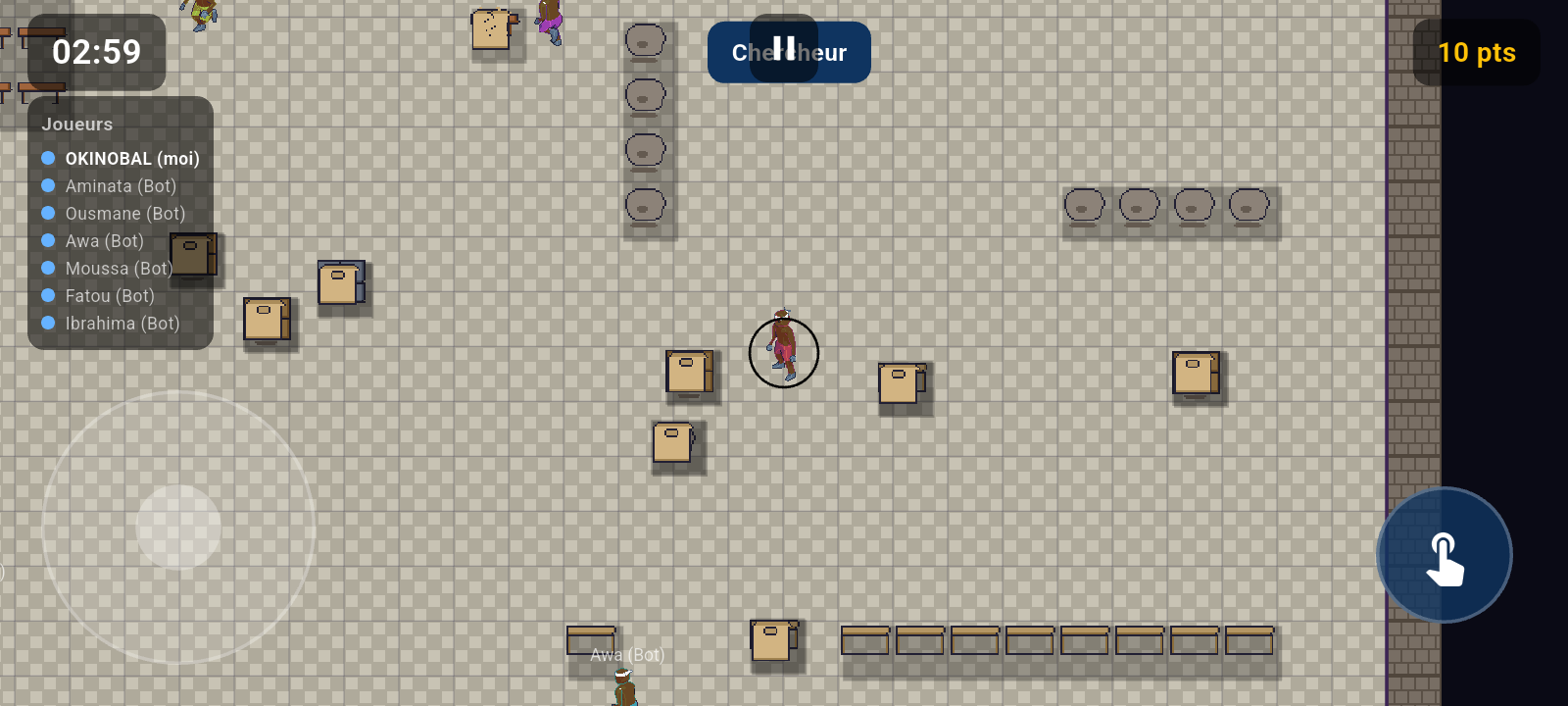Screen dimensions: 1568x706
Task: Toggle the status dot beside Moussa (Bot)
Action: point(47,268)
